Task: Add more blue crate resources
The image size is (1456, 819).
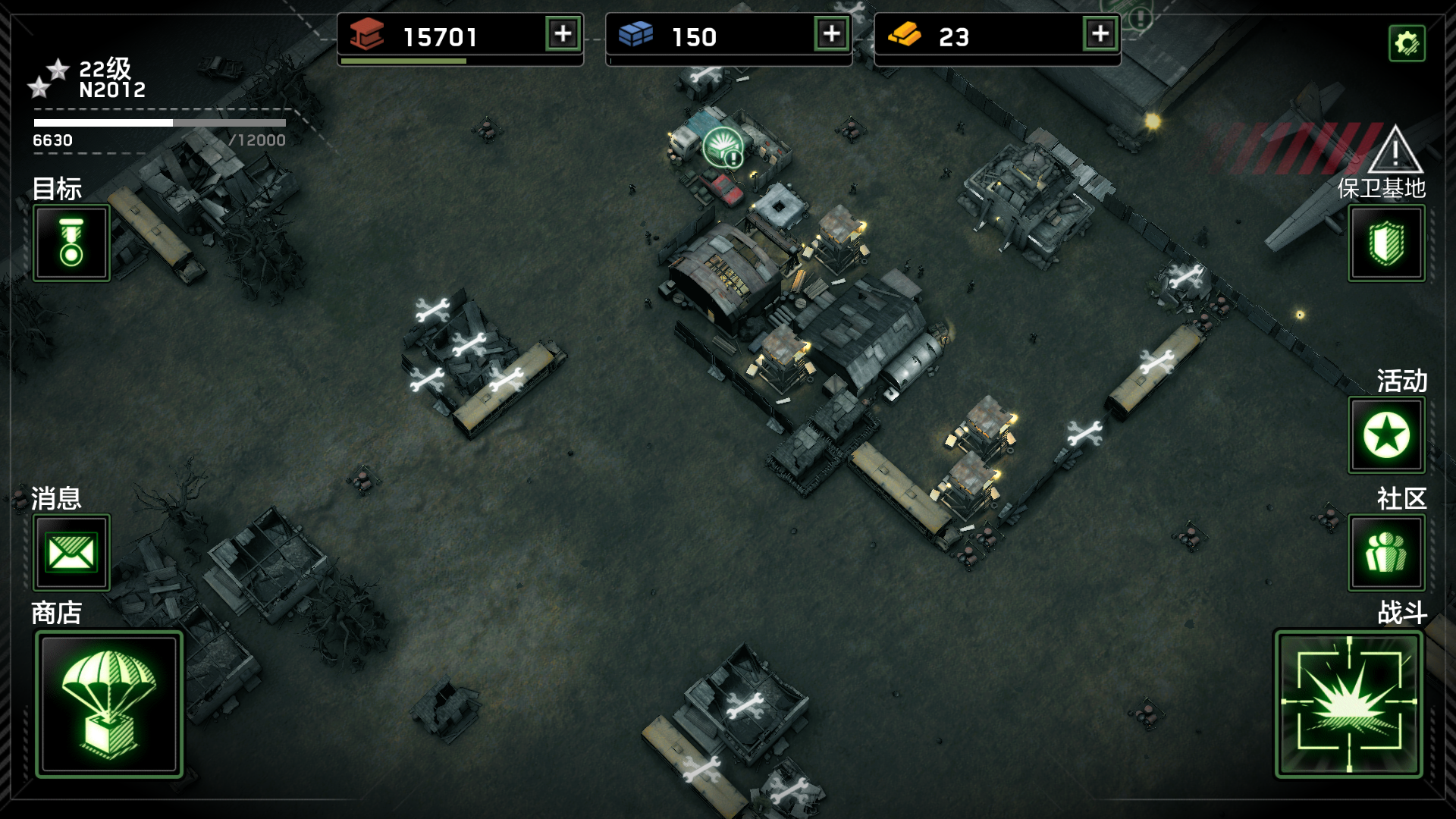Action: tap(832, 34)
